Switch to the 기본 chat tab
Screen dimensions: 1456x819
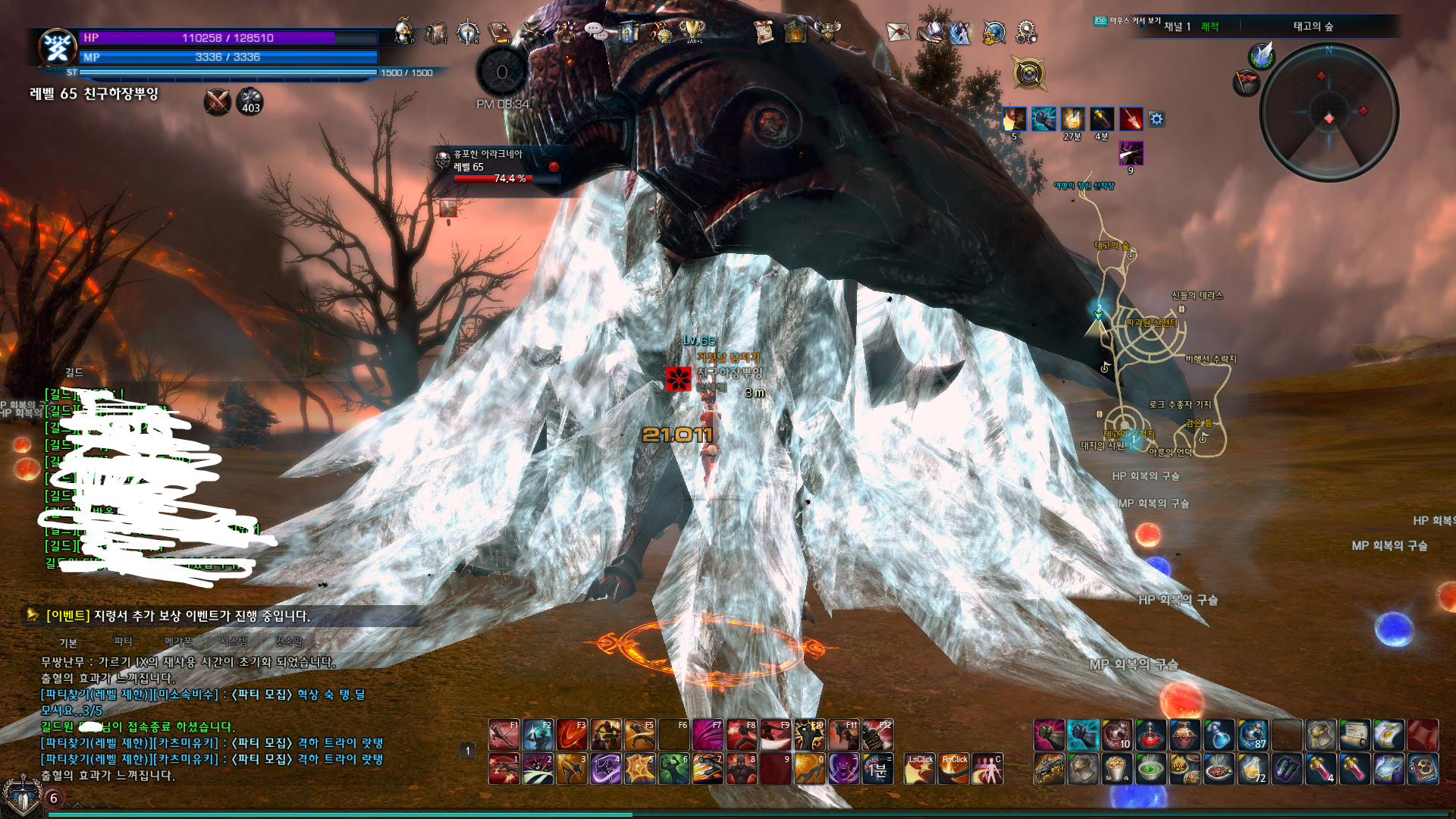68,642
